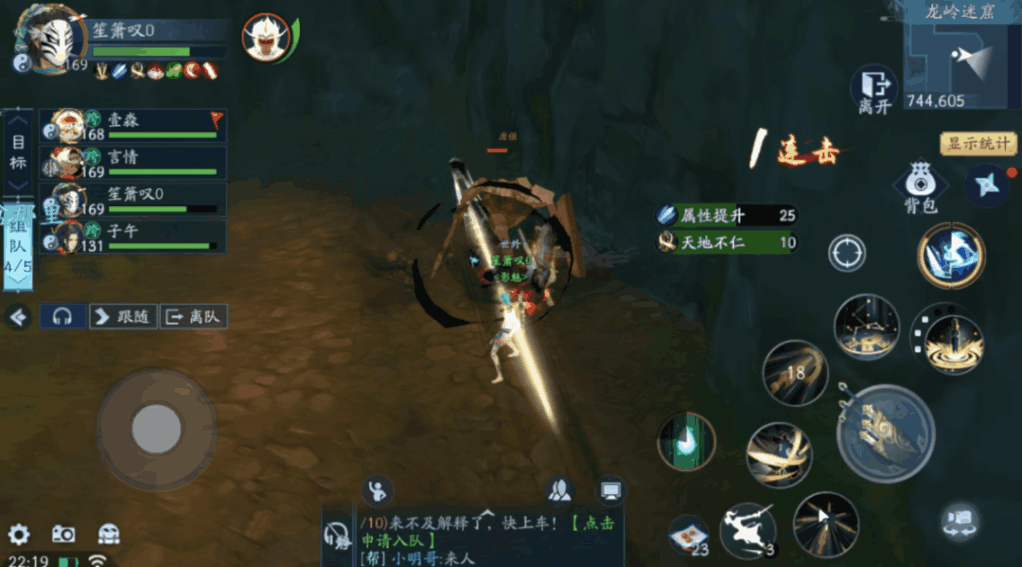This screenshot has height=567, width=1022.
Task: Trigger the green crescent skill
Action: pos(686,441)
